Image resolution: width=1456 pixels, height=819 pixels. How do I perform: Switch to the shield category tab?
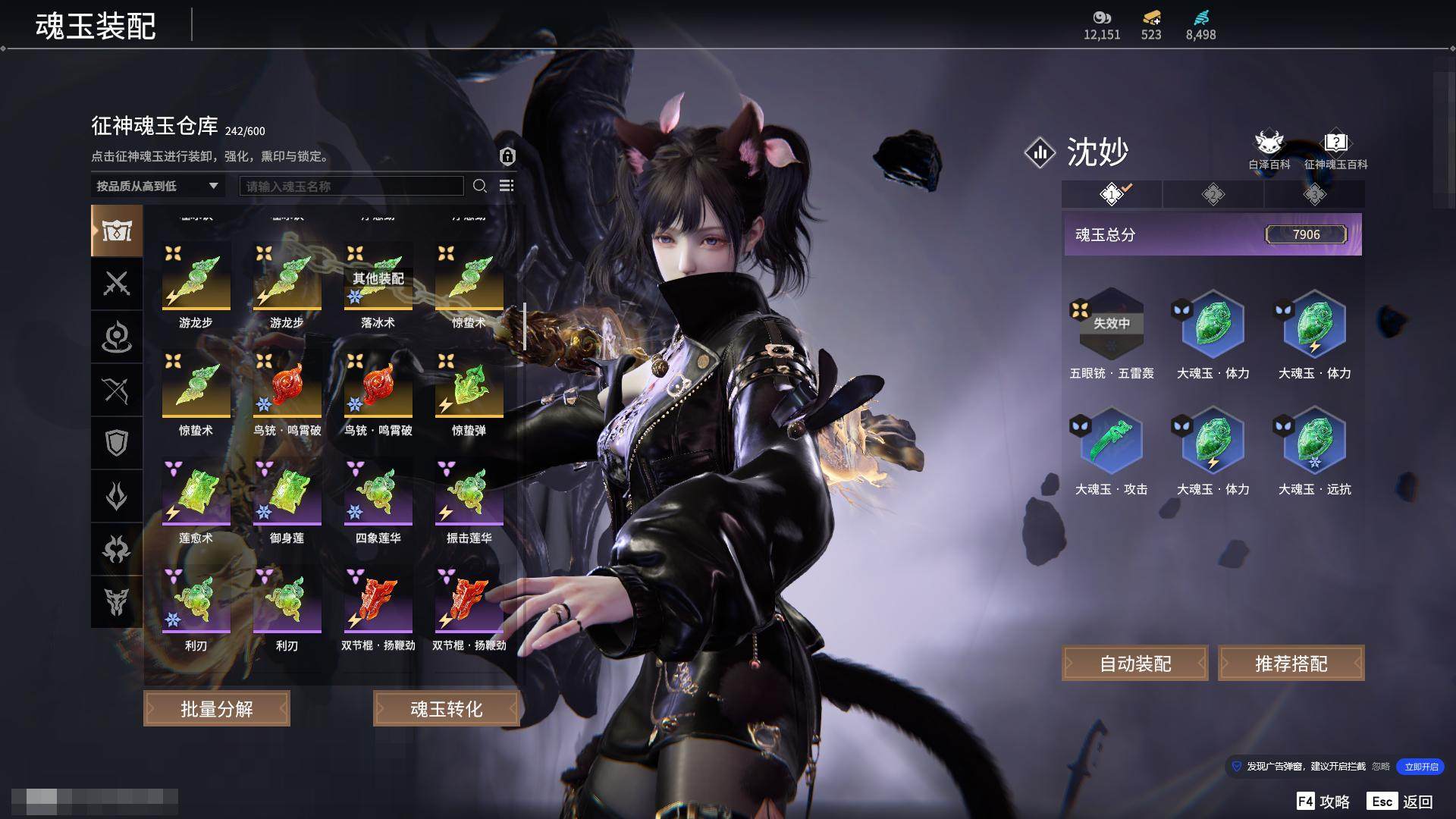[117, 443]
